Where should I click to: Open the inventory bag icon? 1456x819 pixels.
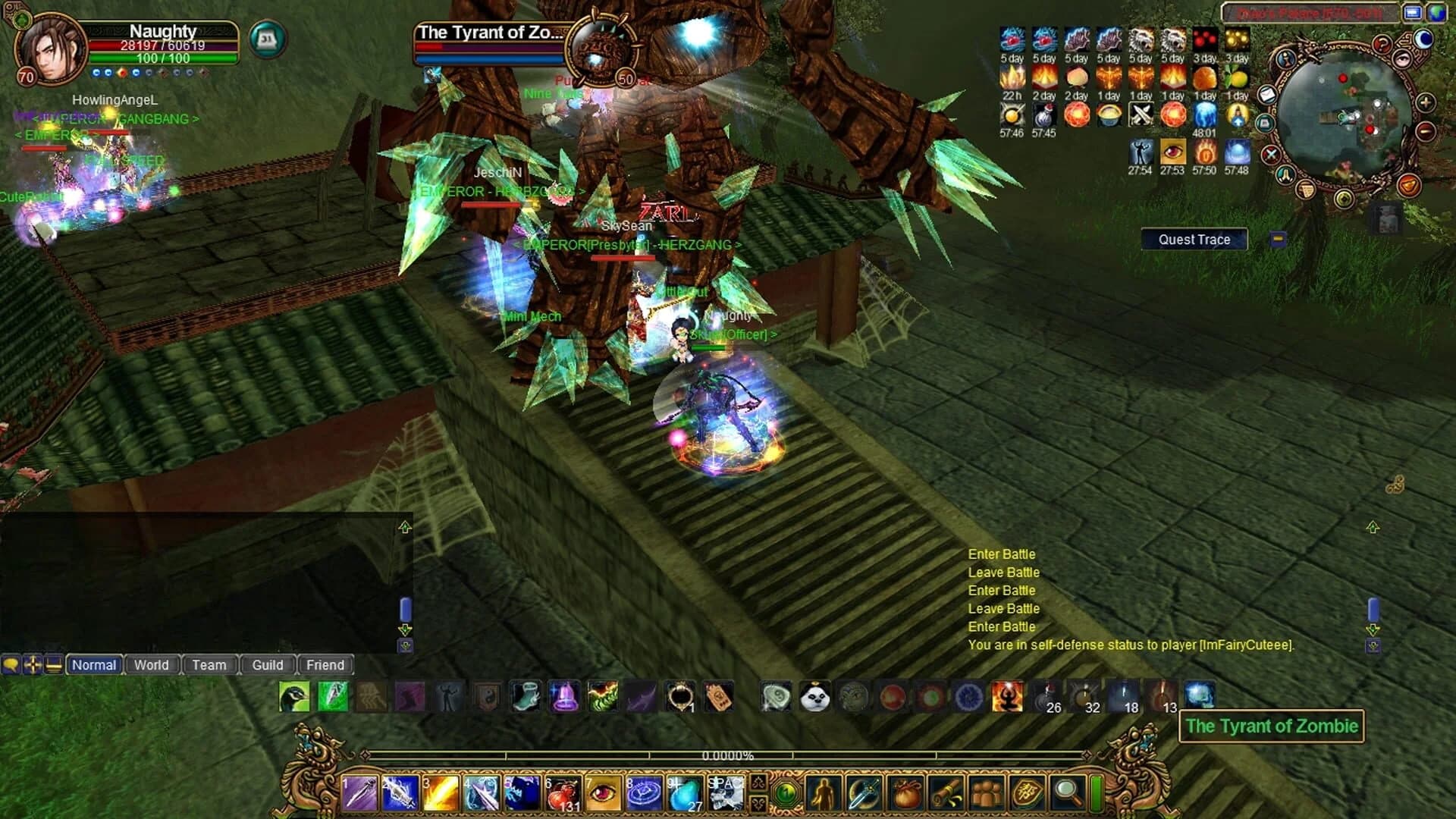(908, 793)
